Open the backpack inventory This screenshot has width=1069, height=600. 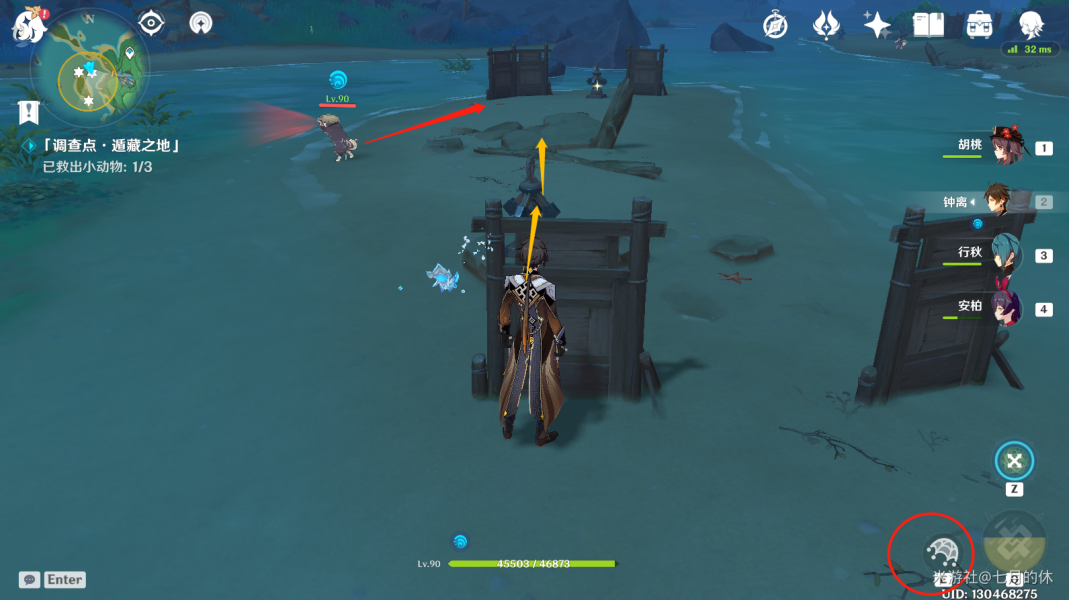(x=979, y=25)
